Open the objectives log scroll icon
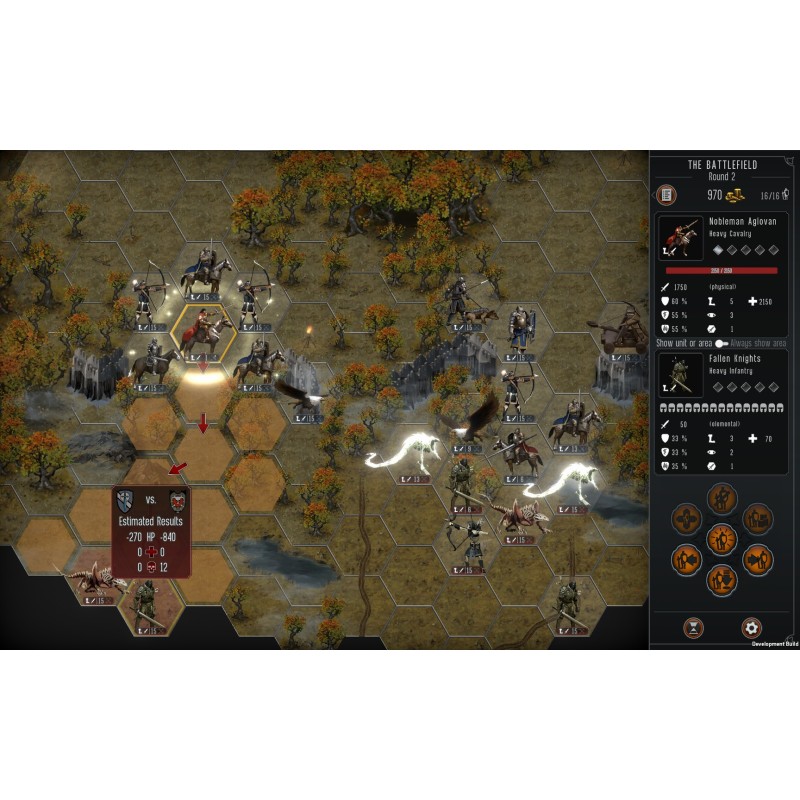 point(664,194)
